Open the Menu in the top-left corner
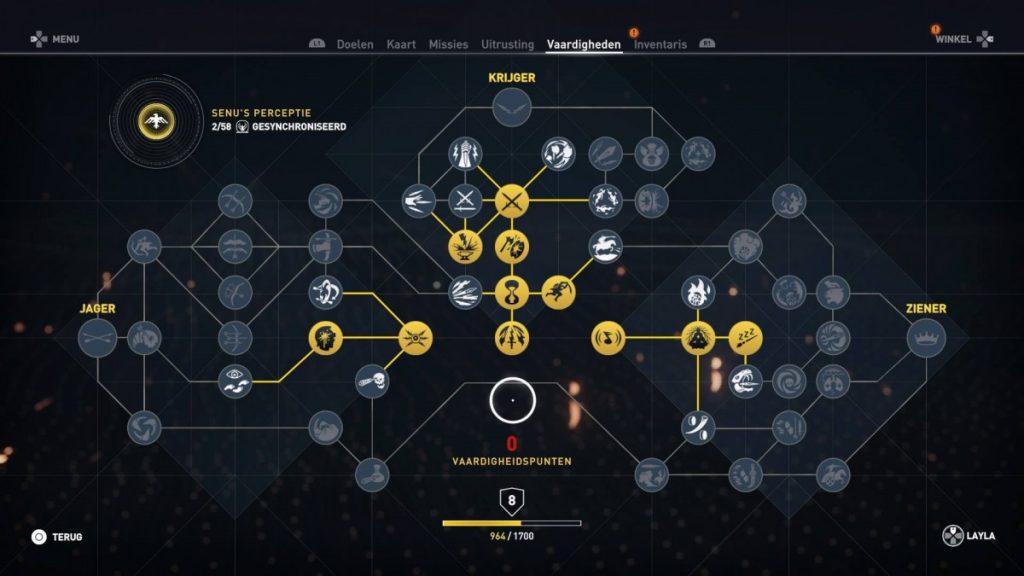This screenshot has height=576, width=1024. point(54,39)
